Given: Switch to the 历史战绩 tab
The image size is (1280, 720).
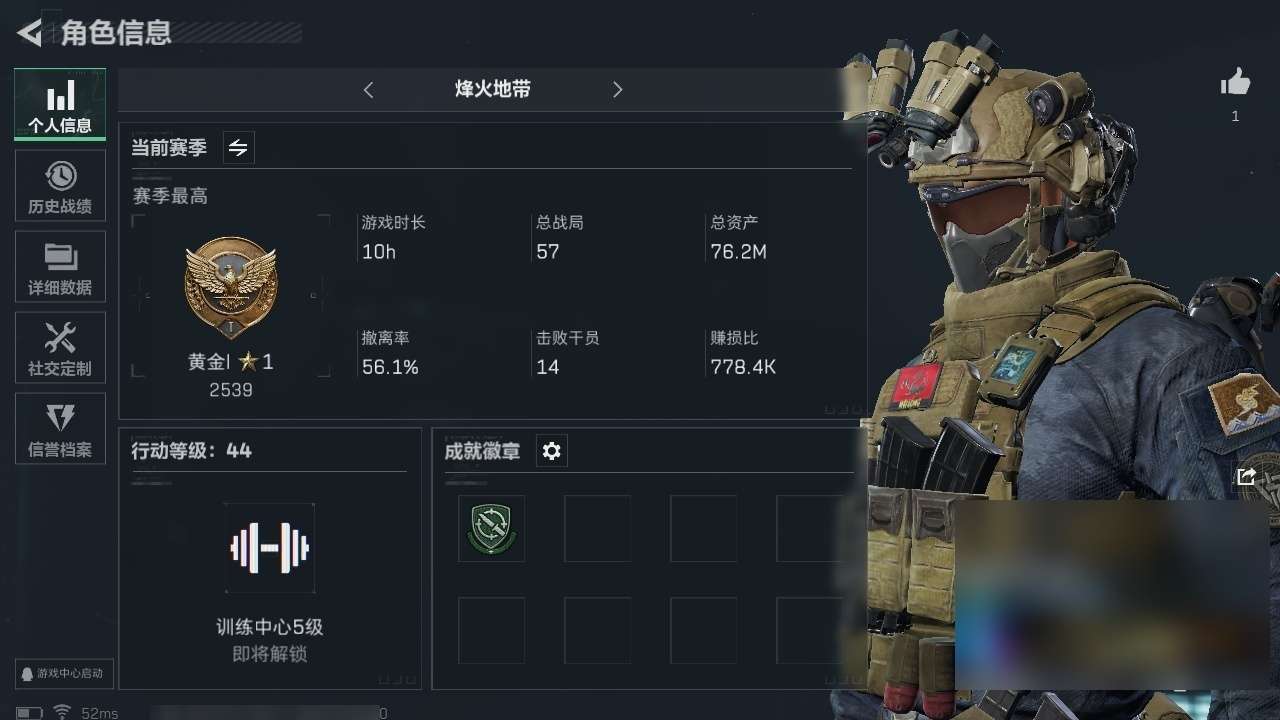Looking at the screenshot, I should pos(60,185).
